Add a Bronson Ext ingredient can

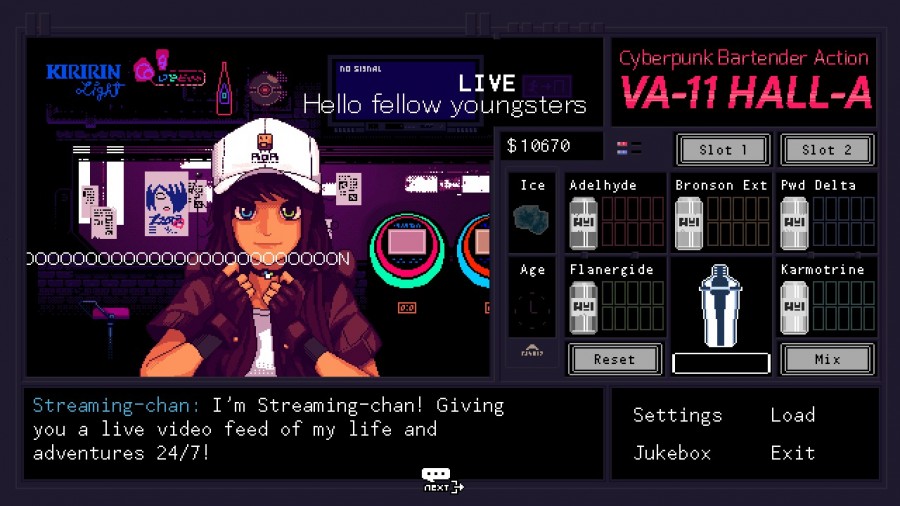689,223
